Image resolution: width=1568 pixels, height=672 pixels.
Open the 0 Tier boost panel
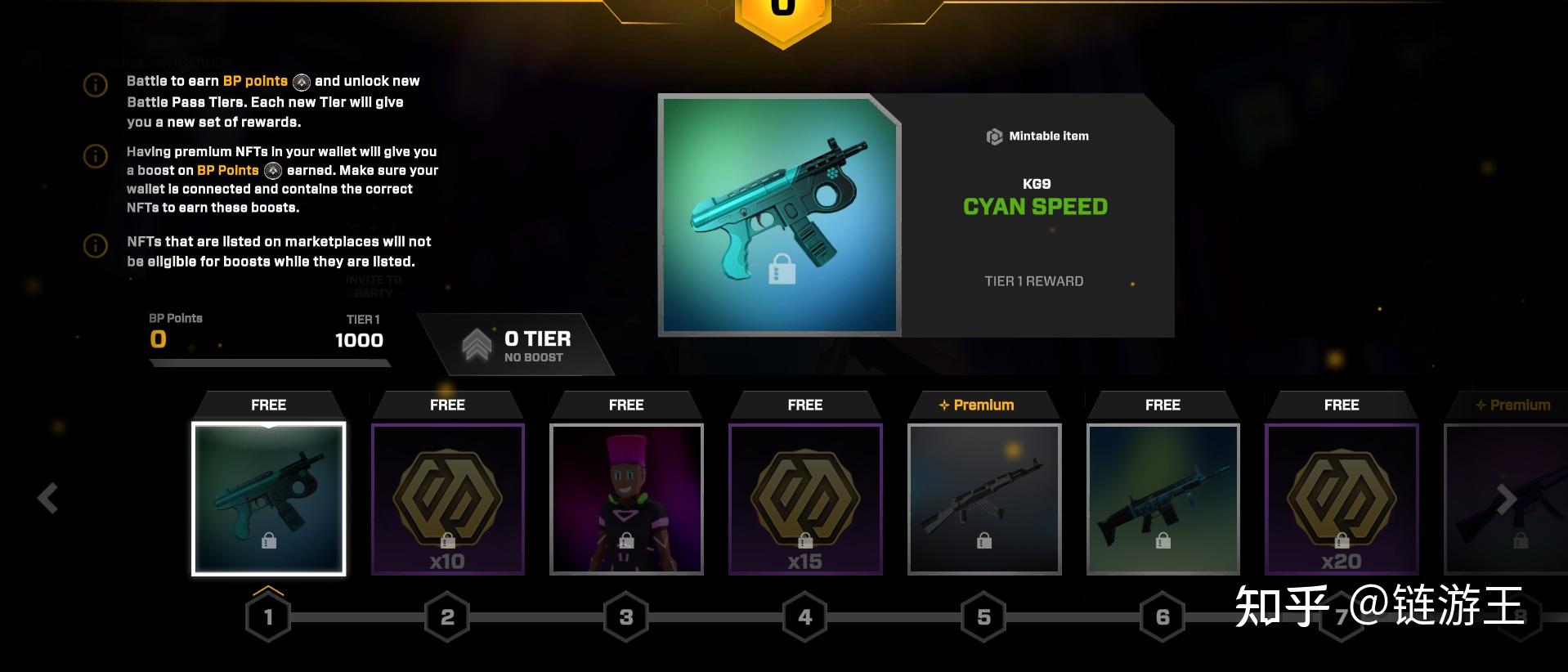point(517,345)
